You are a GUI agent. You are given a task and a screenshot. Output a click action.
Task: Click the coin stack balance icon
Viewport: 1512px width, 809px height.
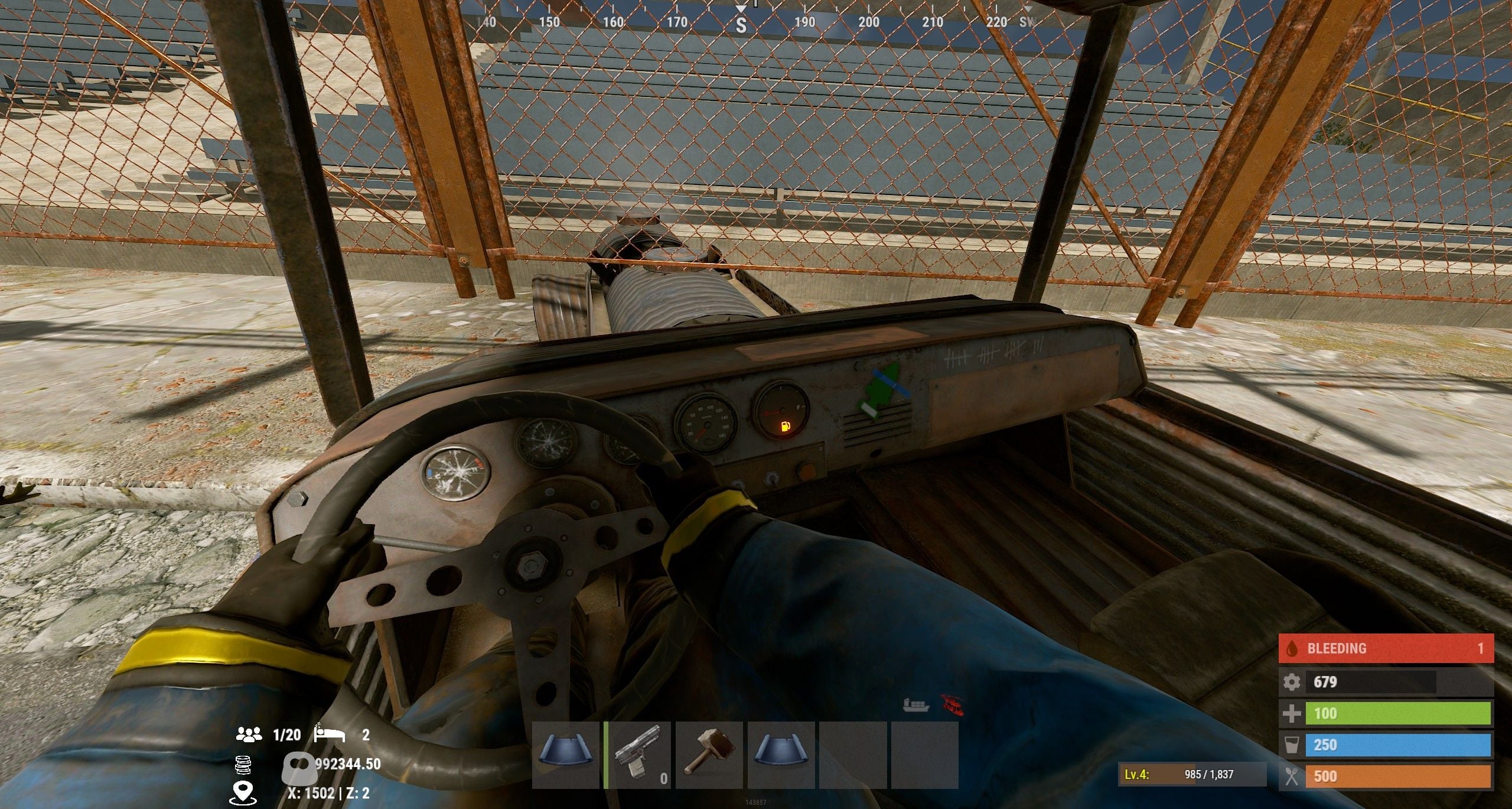243,765
